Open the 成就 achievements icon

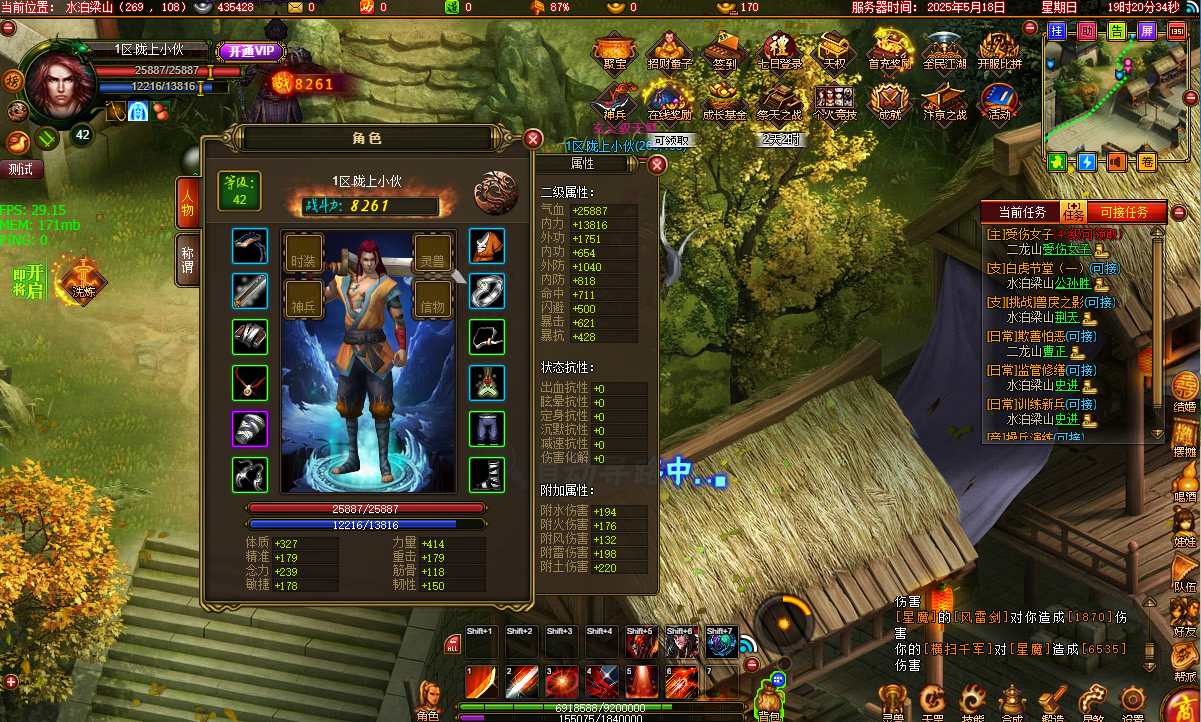889,102
